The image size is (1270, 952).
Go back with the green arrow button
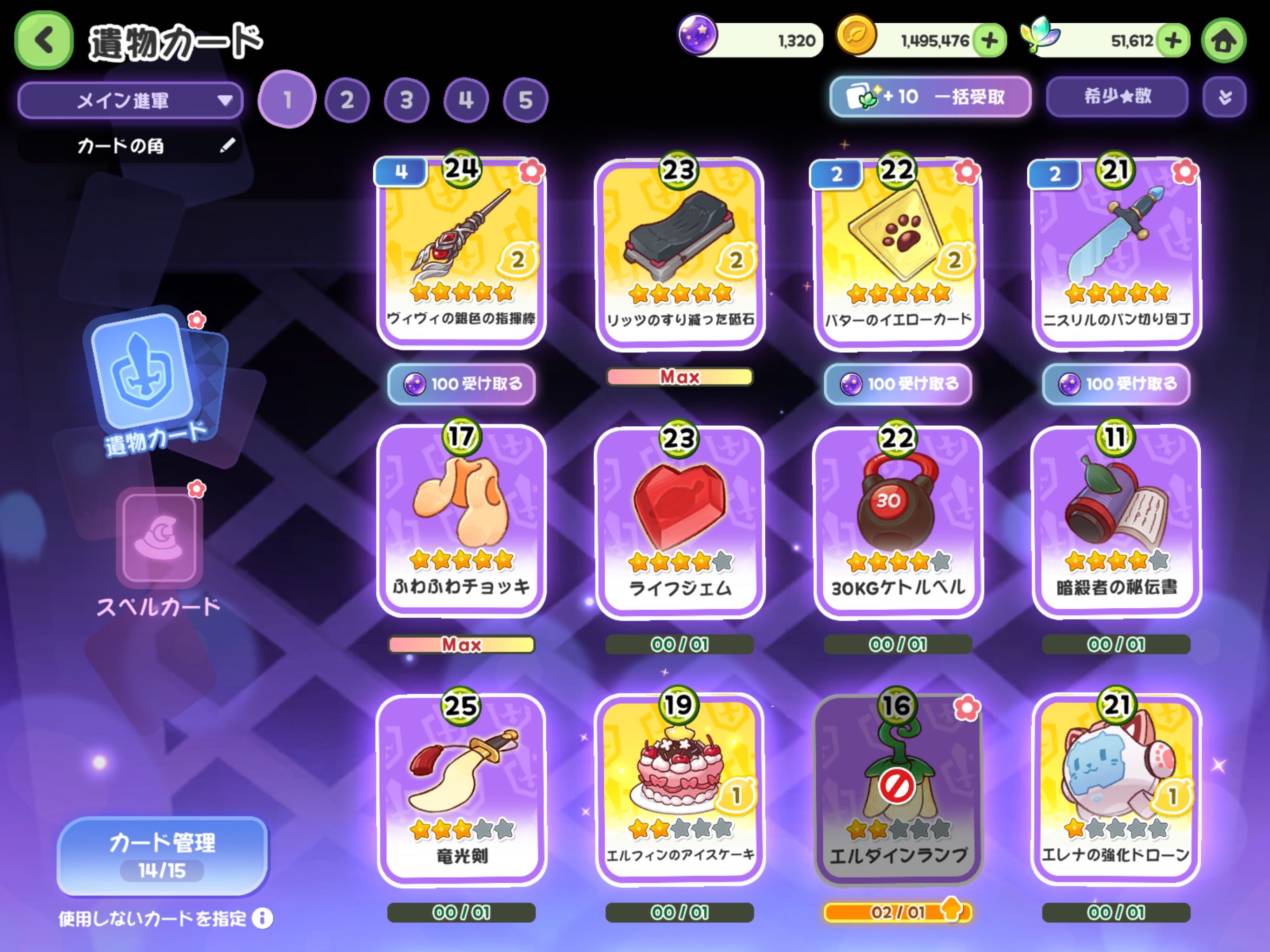point(44,40)
